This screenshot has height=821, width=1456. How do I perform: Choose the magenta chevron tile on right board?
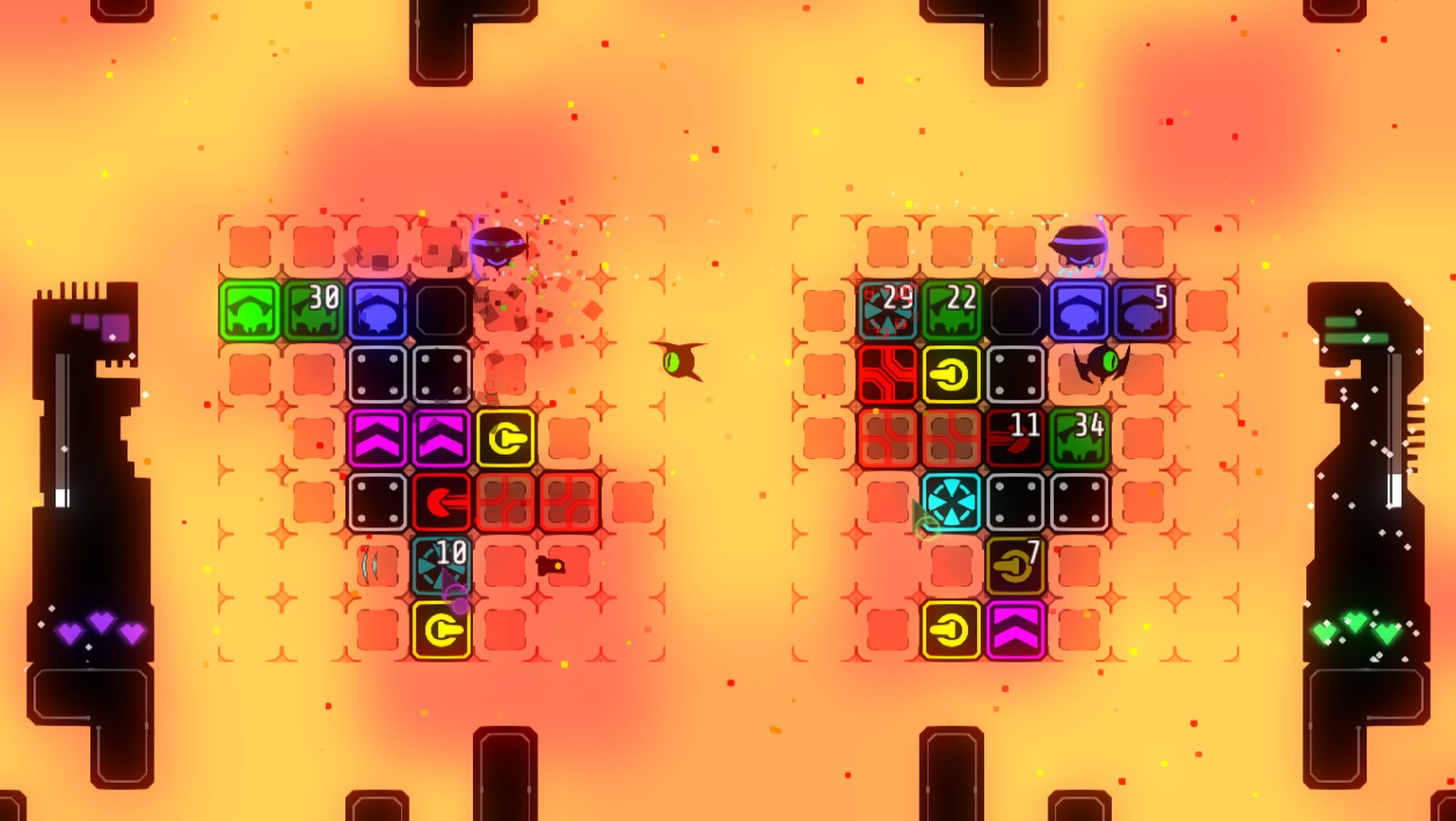click(x=1015, y=629)
